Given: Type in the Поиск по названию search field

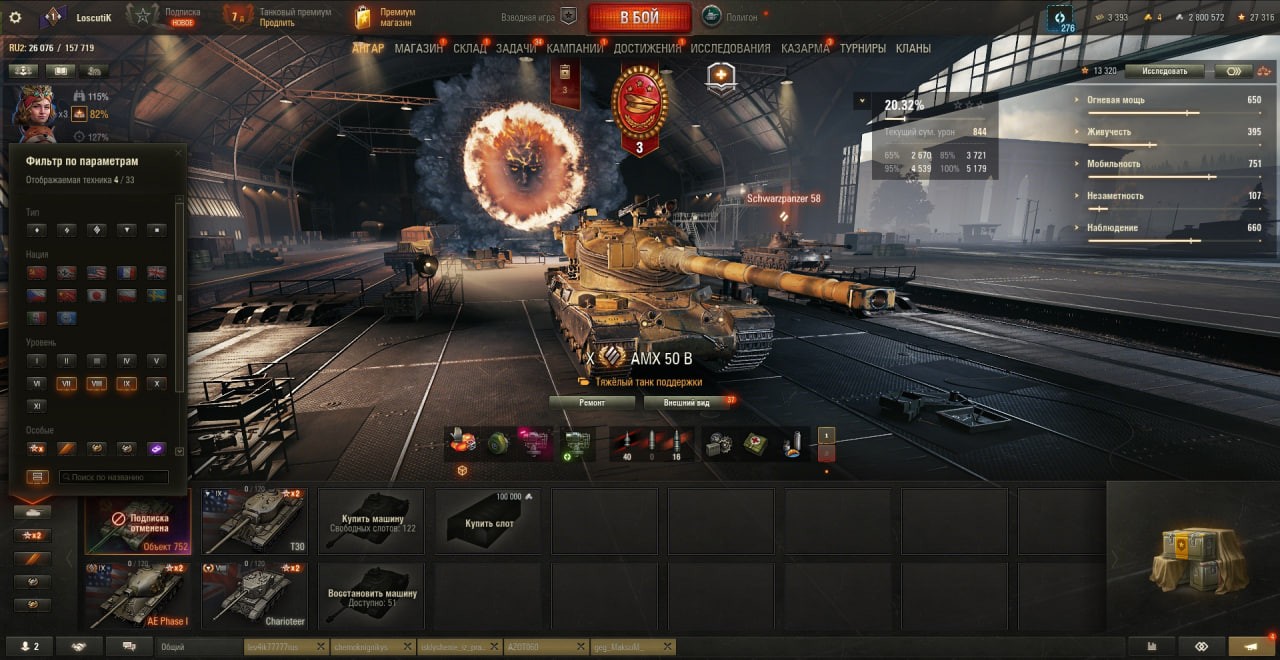Looking at the screenshot, I should pyautogui.click(x=113, y=477).
